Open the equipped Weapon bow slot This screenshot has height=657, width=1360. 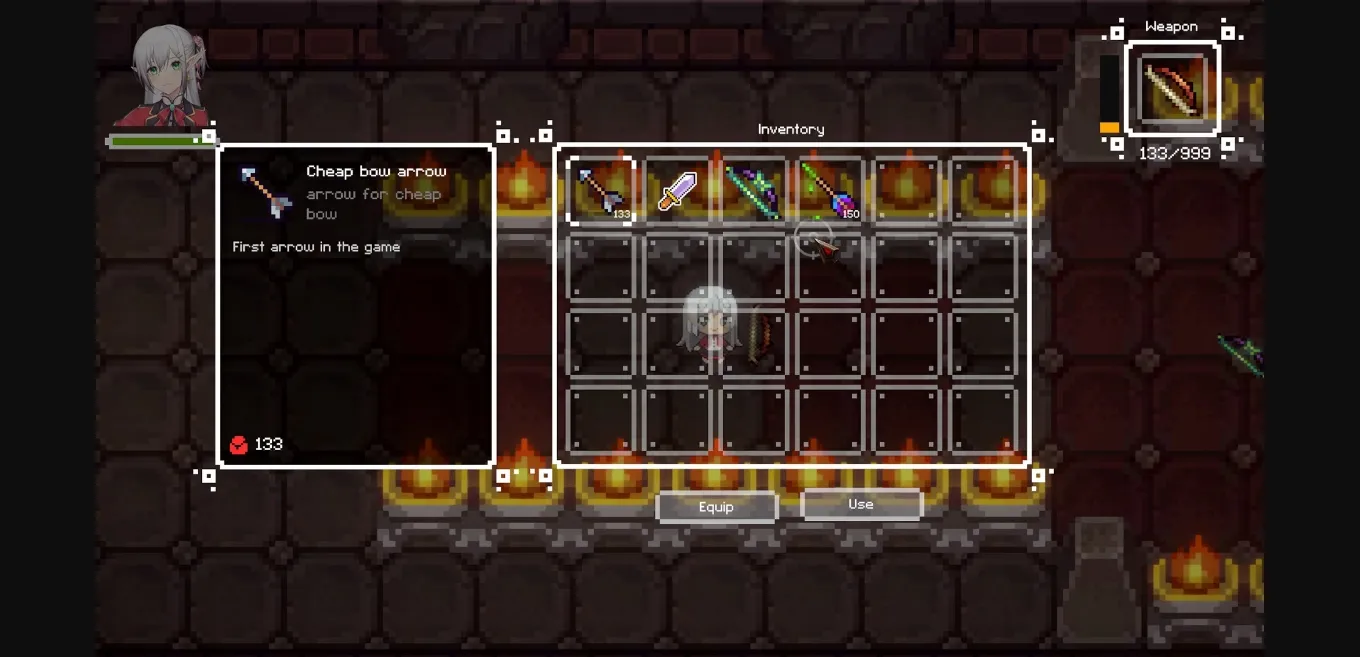[x=1172, y=89]
